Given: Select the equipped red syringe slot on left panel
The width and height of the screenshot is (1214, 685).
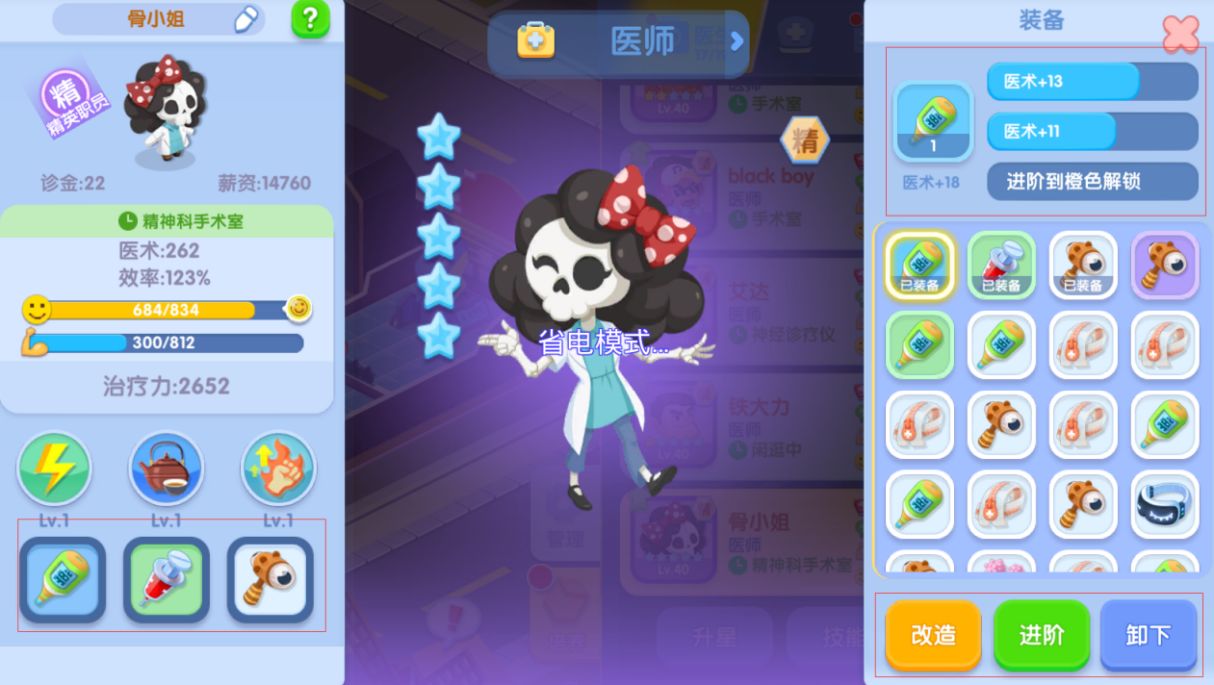Looking at the screenshot, I should pos(166,580).
